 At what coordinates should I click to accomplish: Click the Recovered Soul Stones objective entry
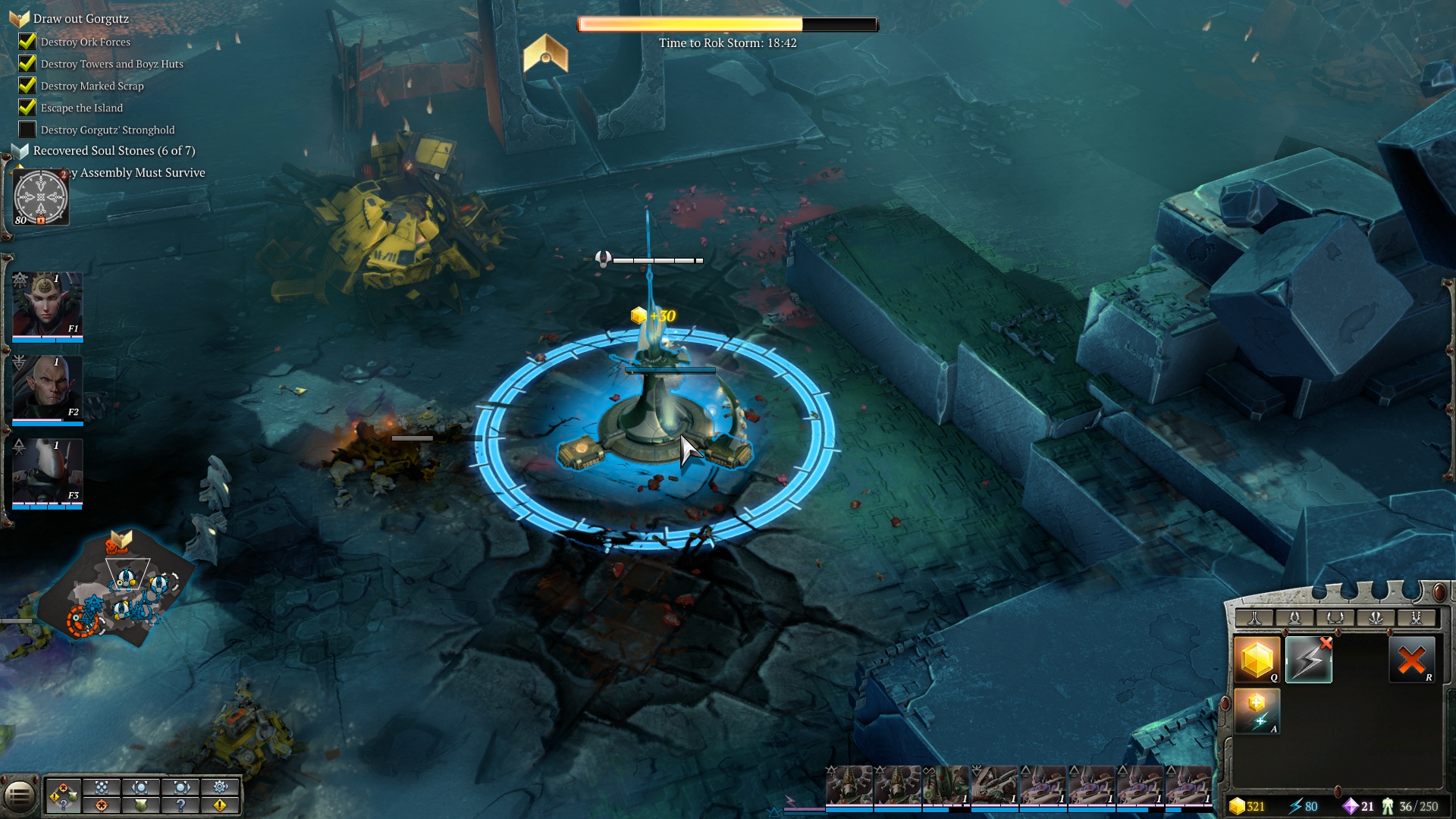114,150
